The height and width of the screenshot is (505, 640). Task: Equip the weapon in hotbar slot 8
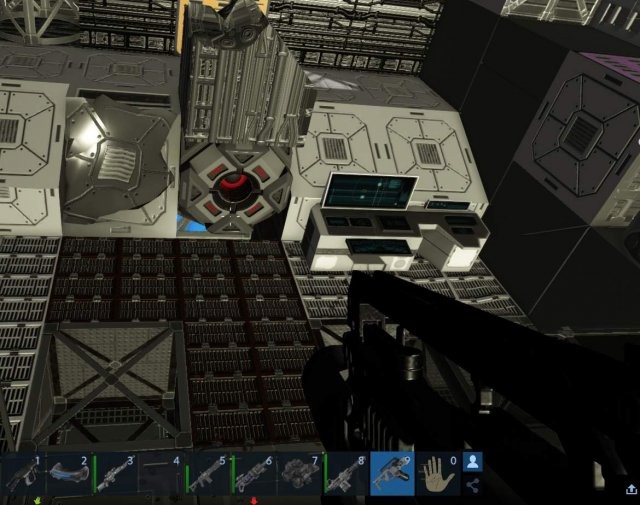click(x=344, y=474)
